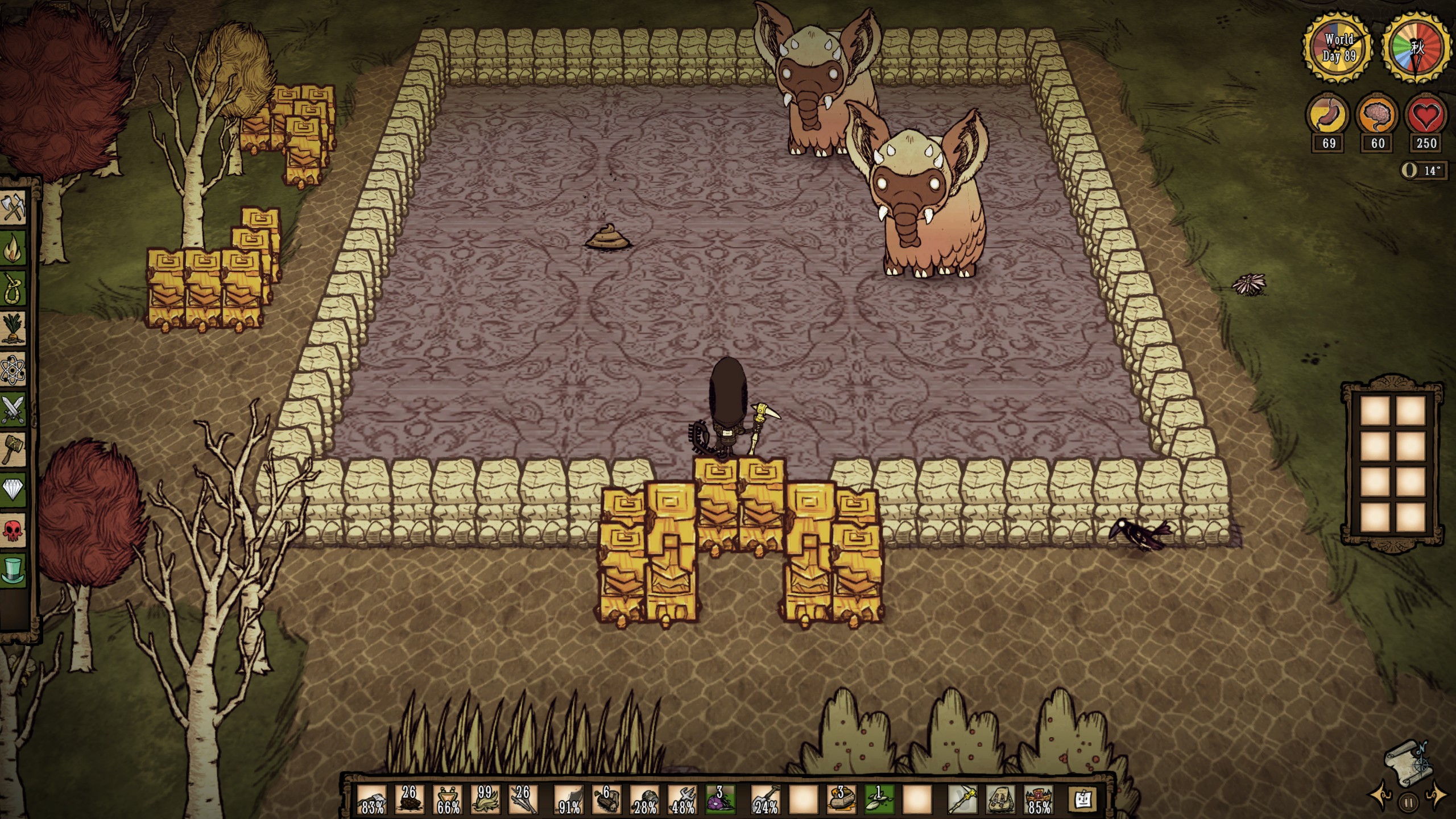Choose the green top hat Dress tab
Viewport: 1456px width, 819px height.
pyautogui.click(x=14, y=570)
